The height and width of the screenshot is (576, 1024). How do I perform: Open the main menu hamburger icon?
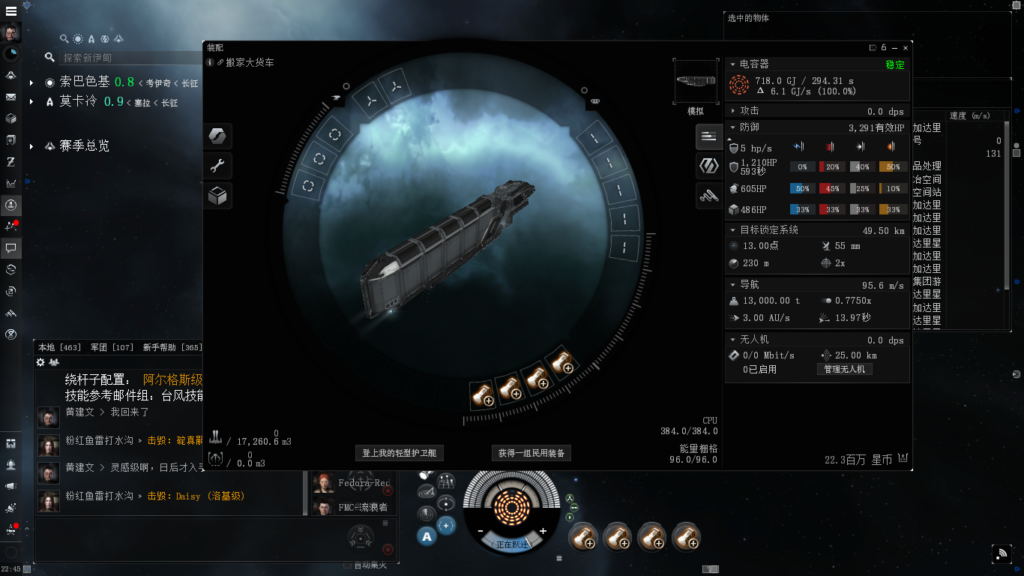click(x=12, y=9)
